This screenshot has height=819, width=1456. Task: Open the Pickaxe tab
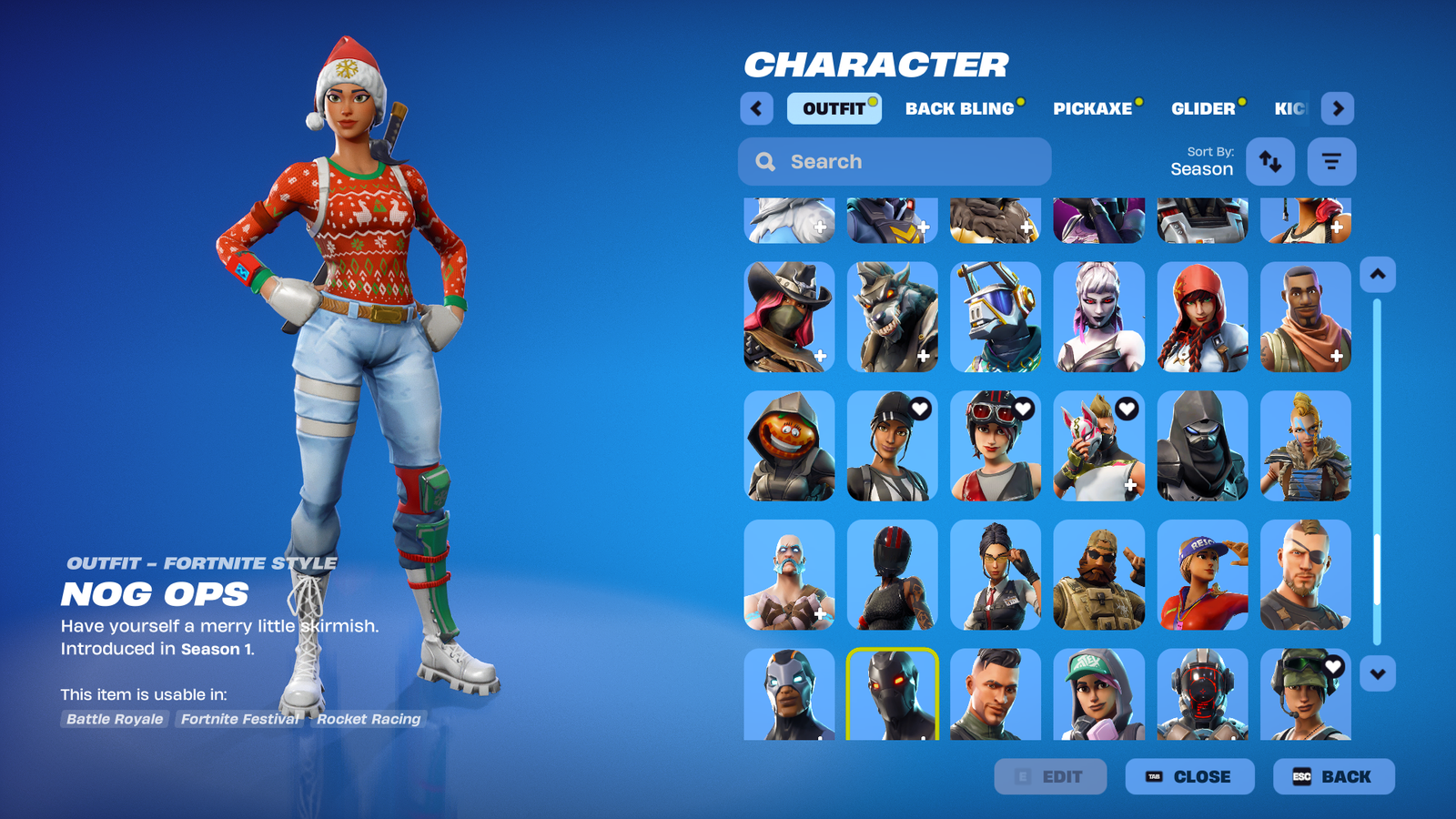[x=1092, y=108]
